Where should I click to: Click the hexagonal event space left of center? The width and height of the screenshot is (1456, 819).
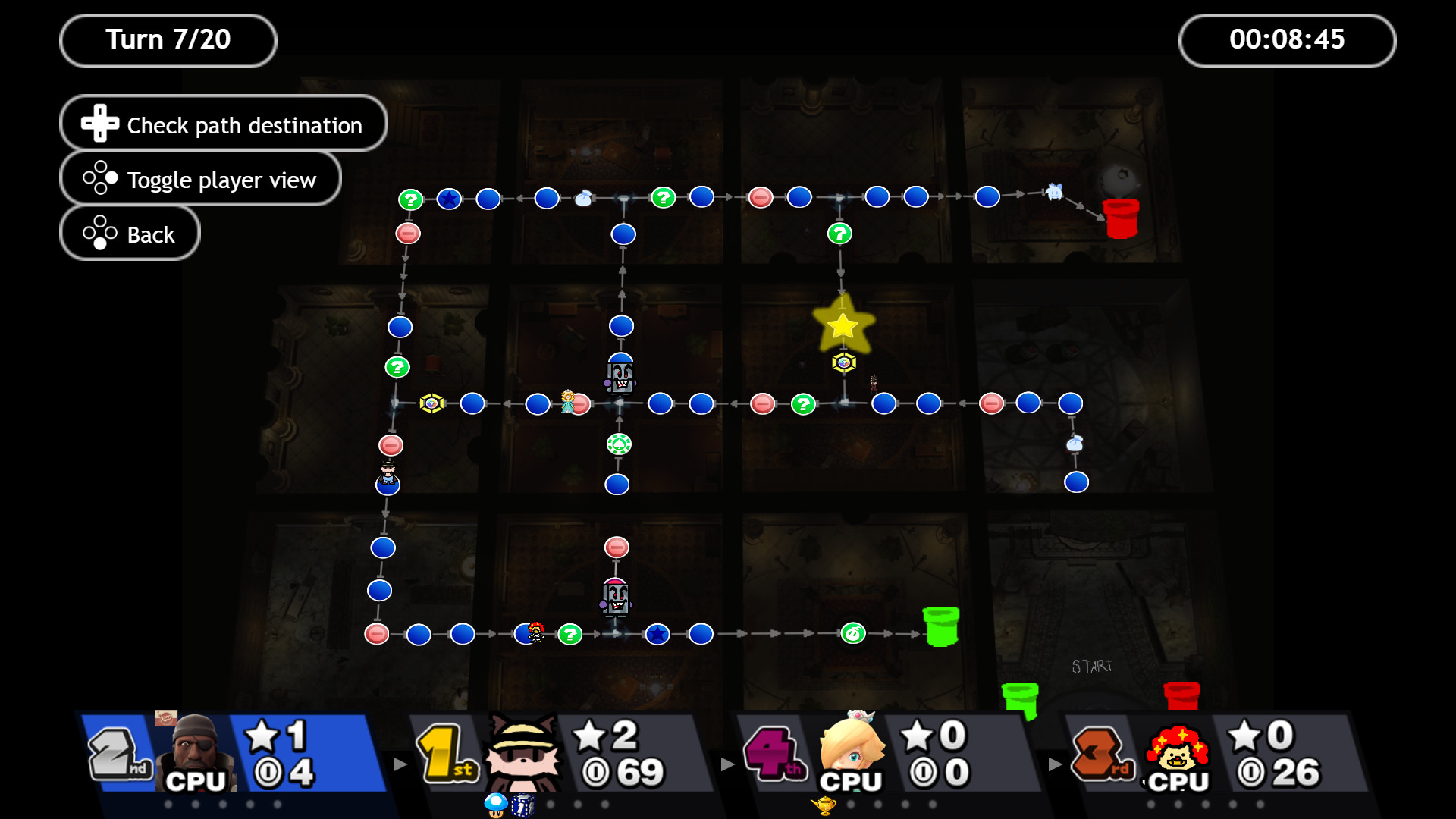pos(431,404)
